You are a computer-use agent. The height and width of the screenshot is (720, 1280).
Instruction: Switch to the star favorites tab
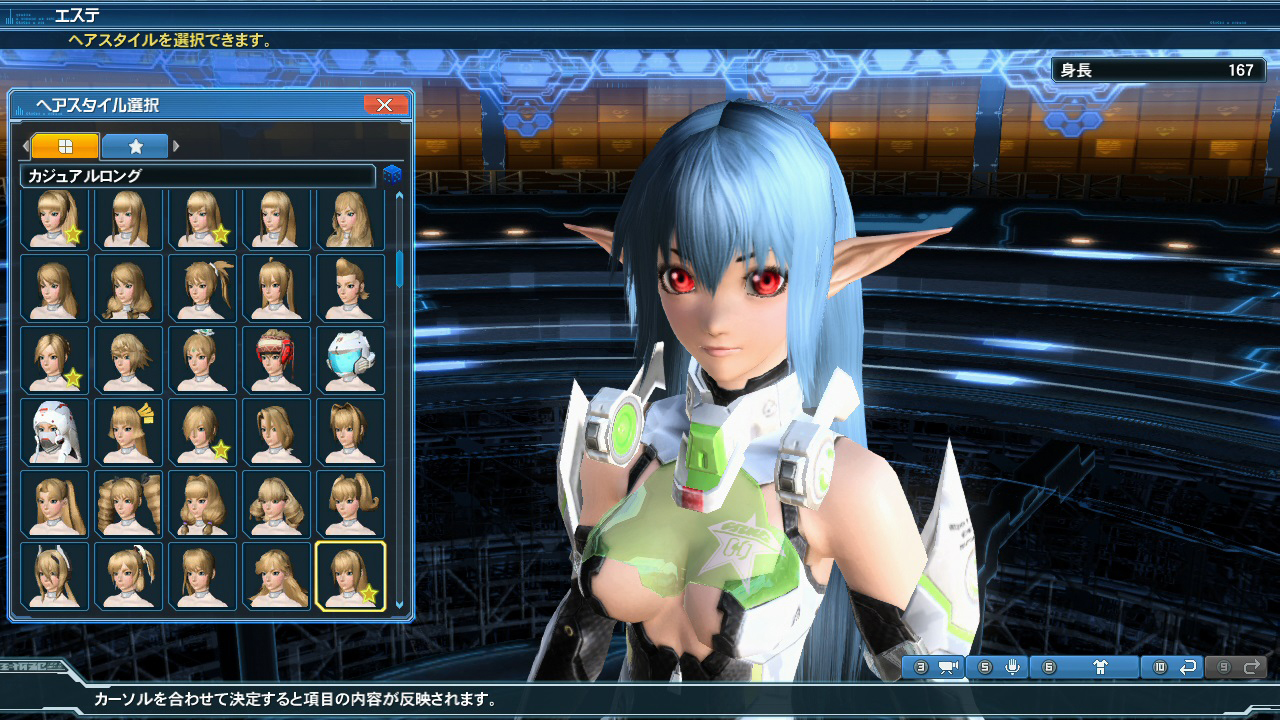(x=135, y=146)
